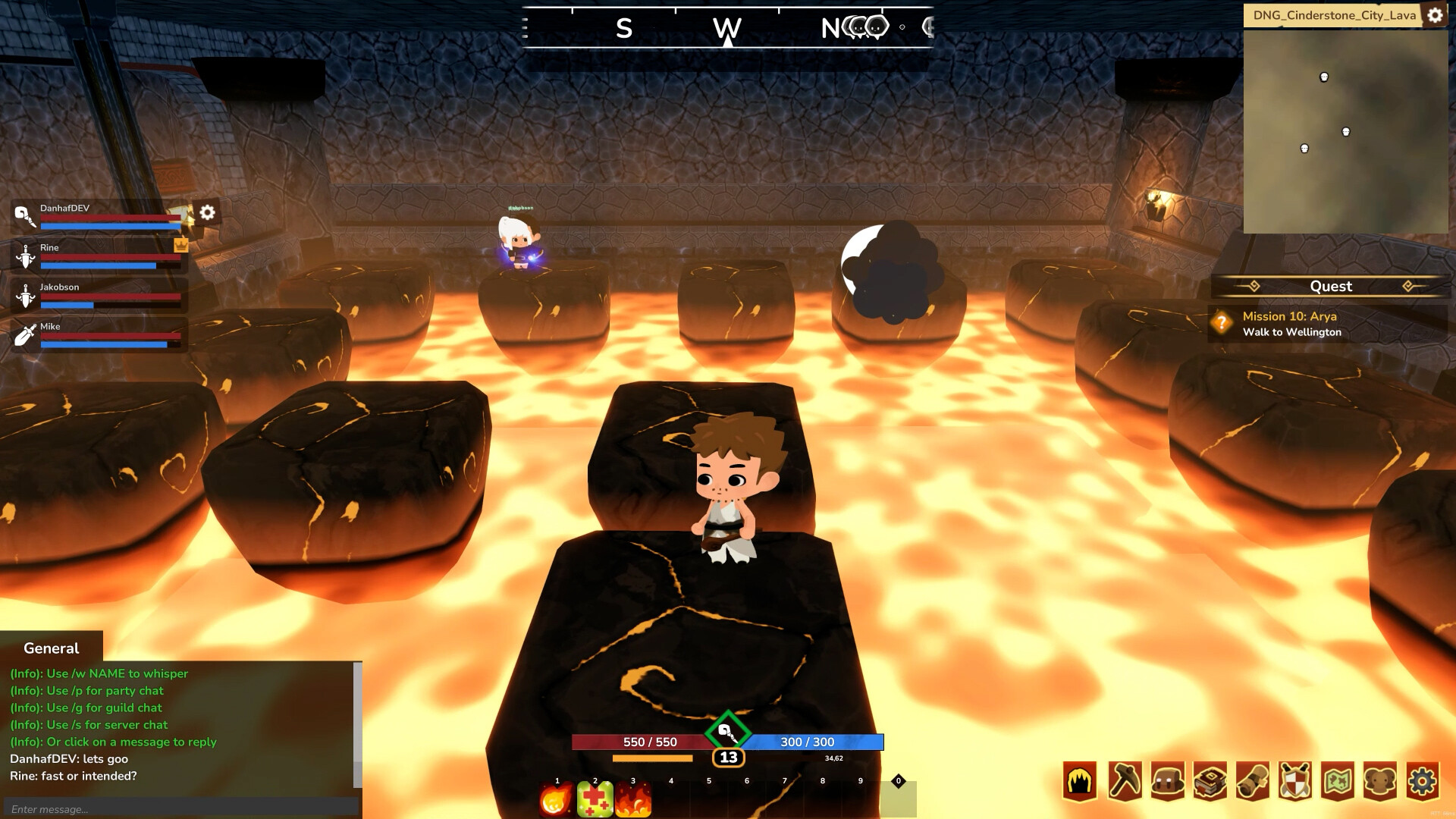This screenshot has width=1456, height=819.
Task: Expand the Quest panel header
Action: pos(1331,287)
